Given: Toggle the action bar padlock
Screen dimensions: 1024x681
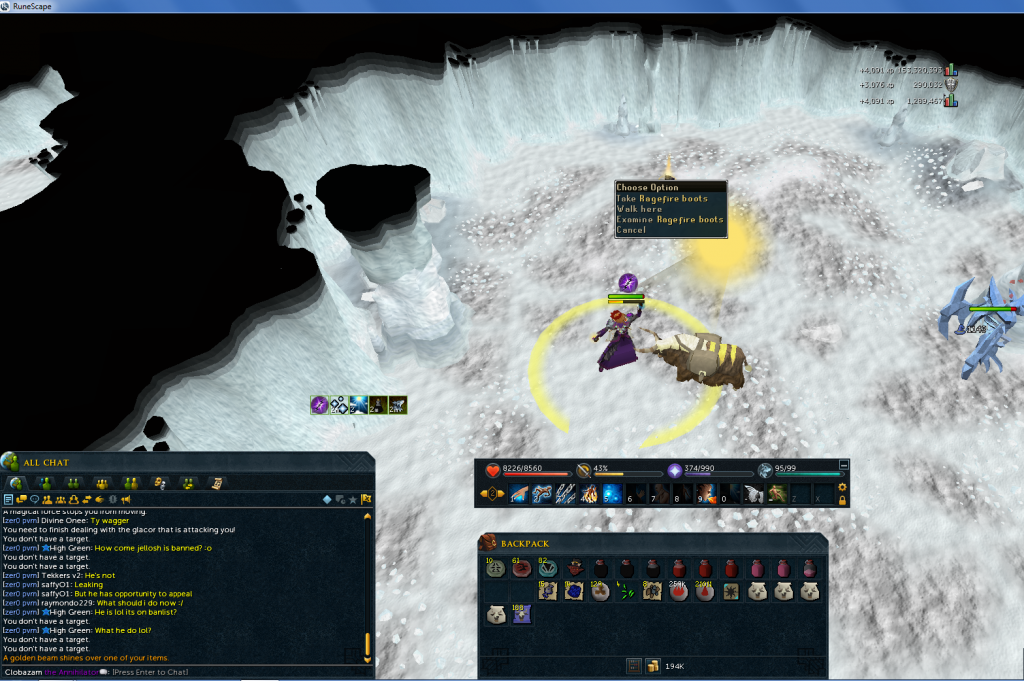Looking at the screenshot, I should 842,499.
